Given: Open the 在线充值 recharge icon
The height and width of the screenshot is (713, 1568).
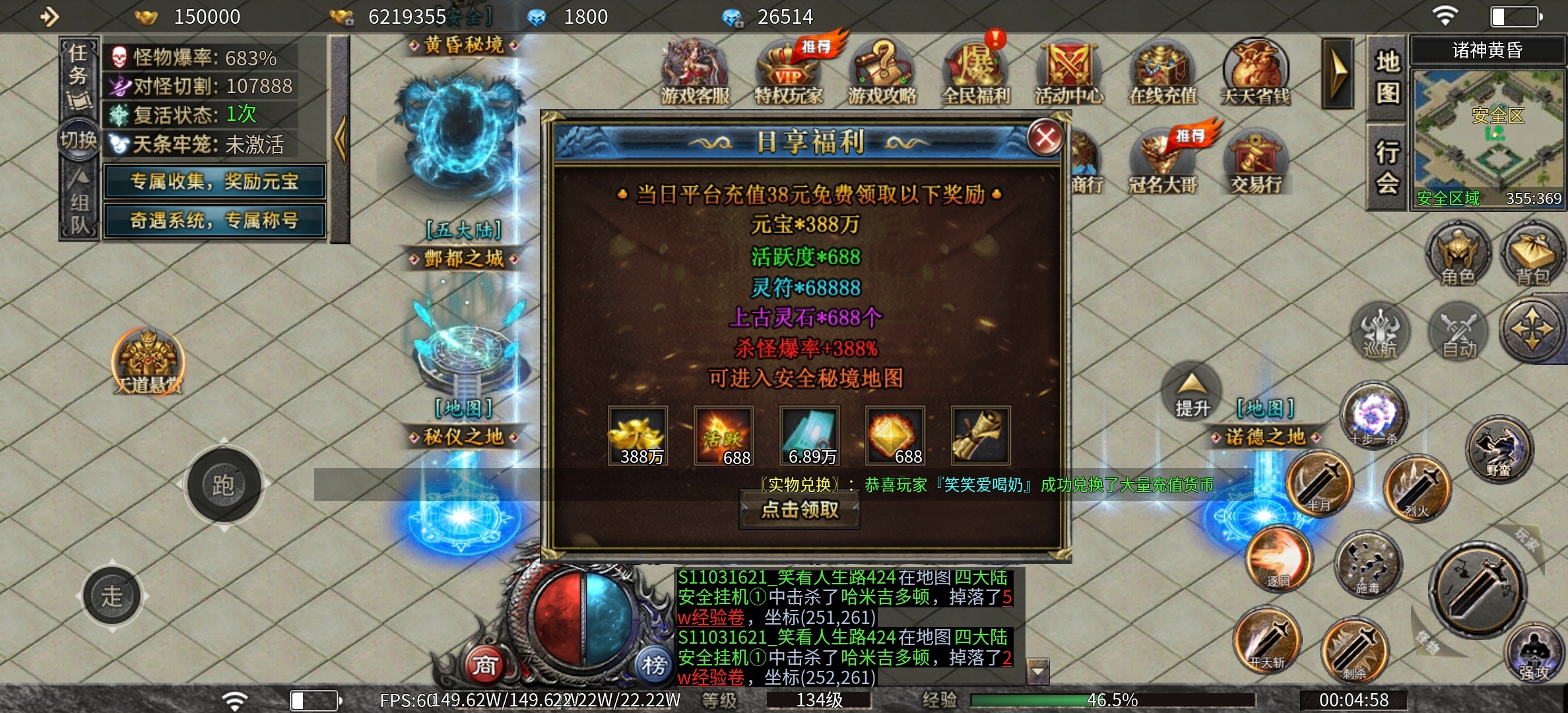Looking at the screenshot, I should click(x=1161, y=66).
